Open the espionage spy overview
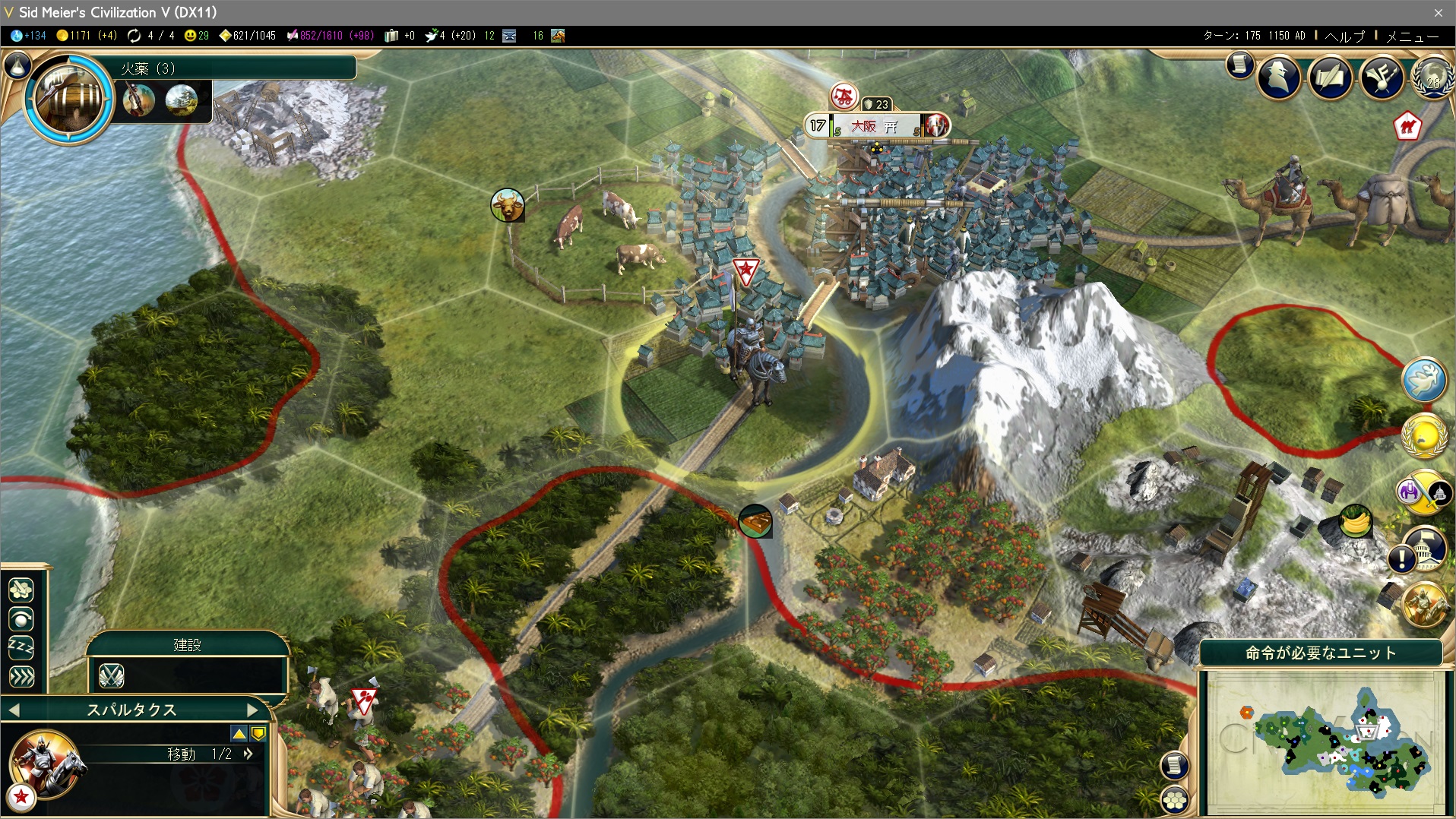Viewport: 1456px width, 819px height. pos(1279,76)
